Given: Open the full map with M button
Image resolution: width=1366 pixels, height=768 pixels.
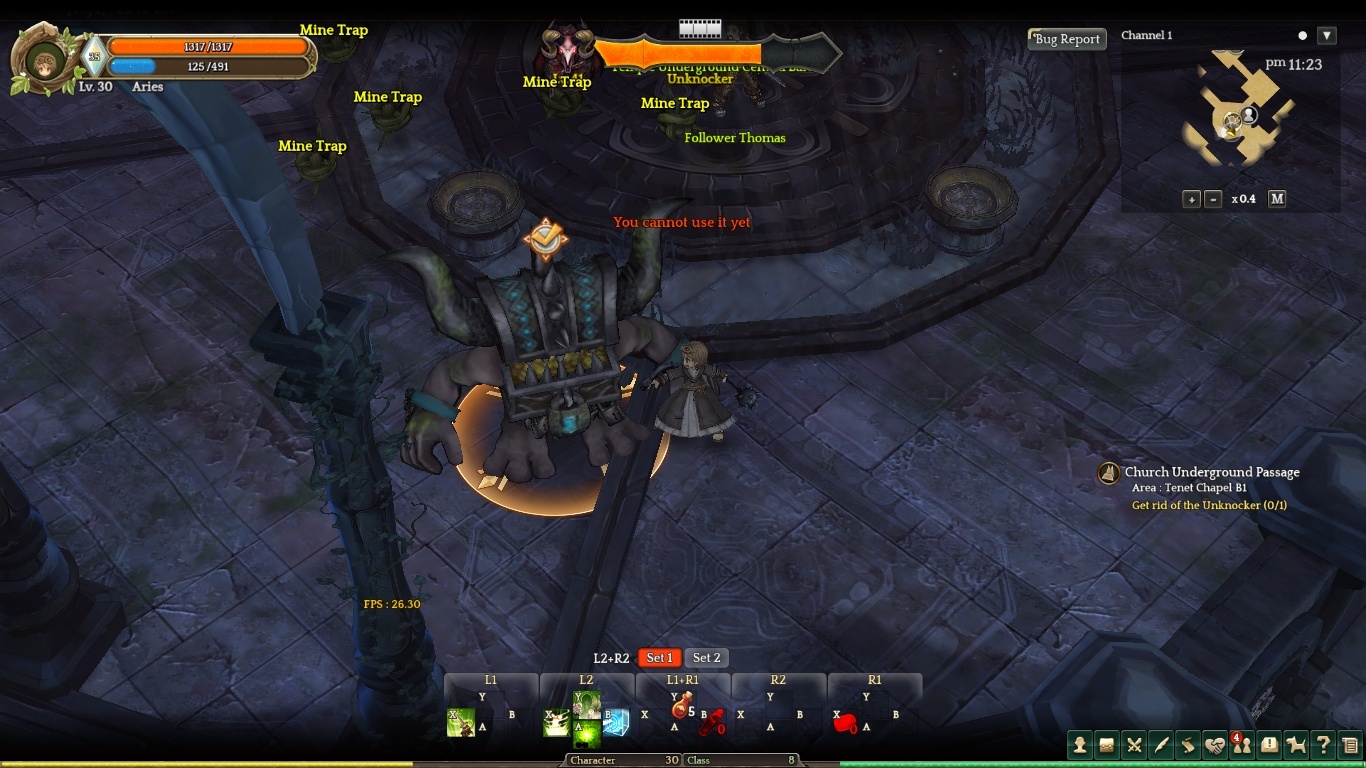Looking at the screenshot, I should pyautogui.click(x=1277, y=199).
